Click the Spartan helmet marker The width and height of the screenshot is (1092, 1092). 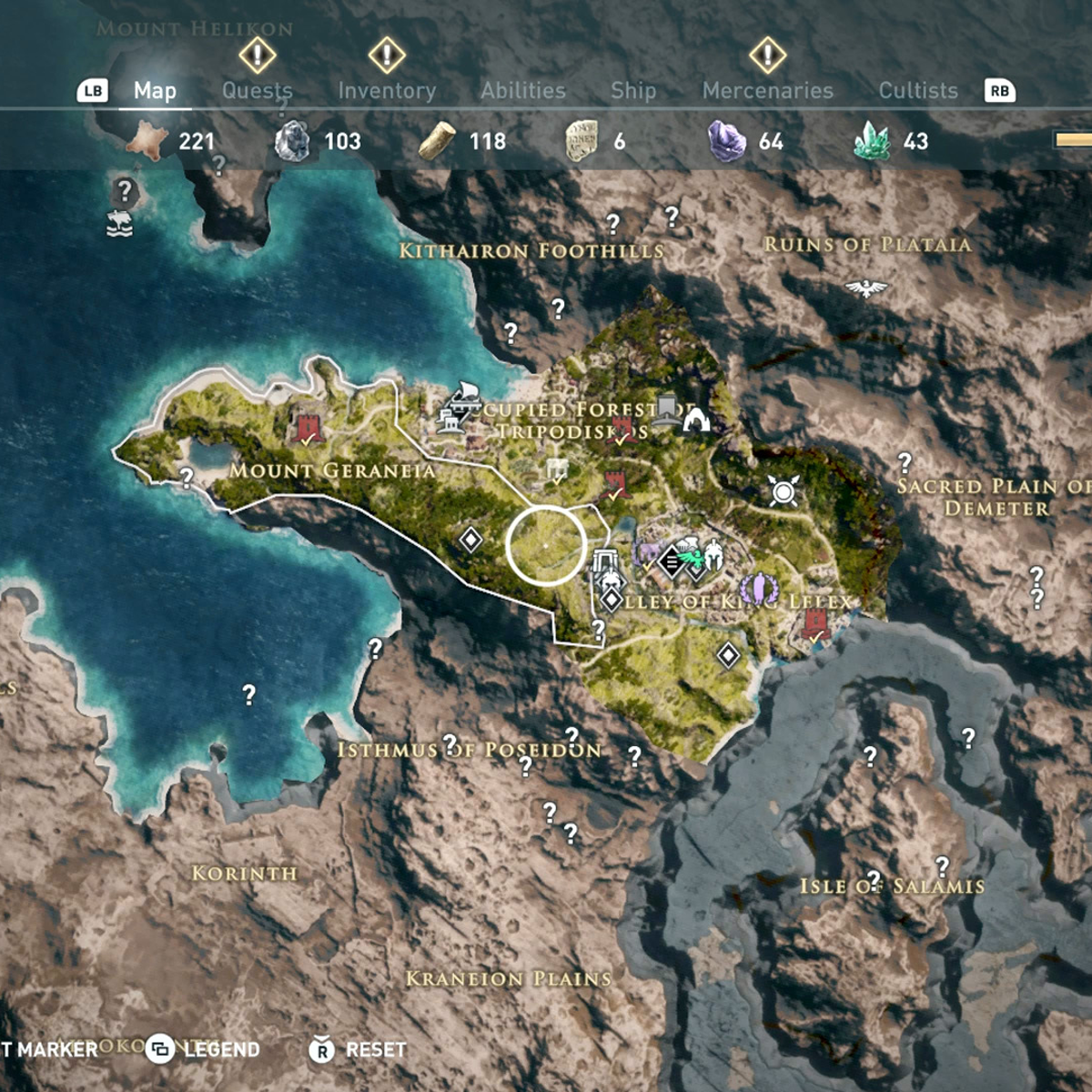click(713, 555)
